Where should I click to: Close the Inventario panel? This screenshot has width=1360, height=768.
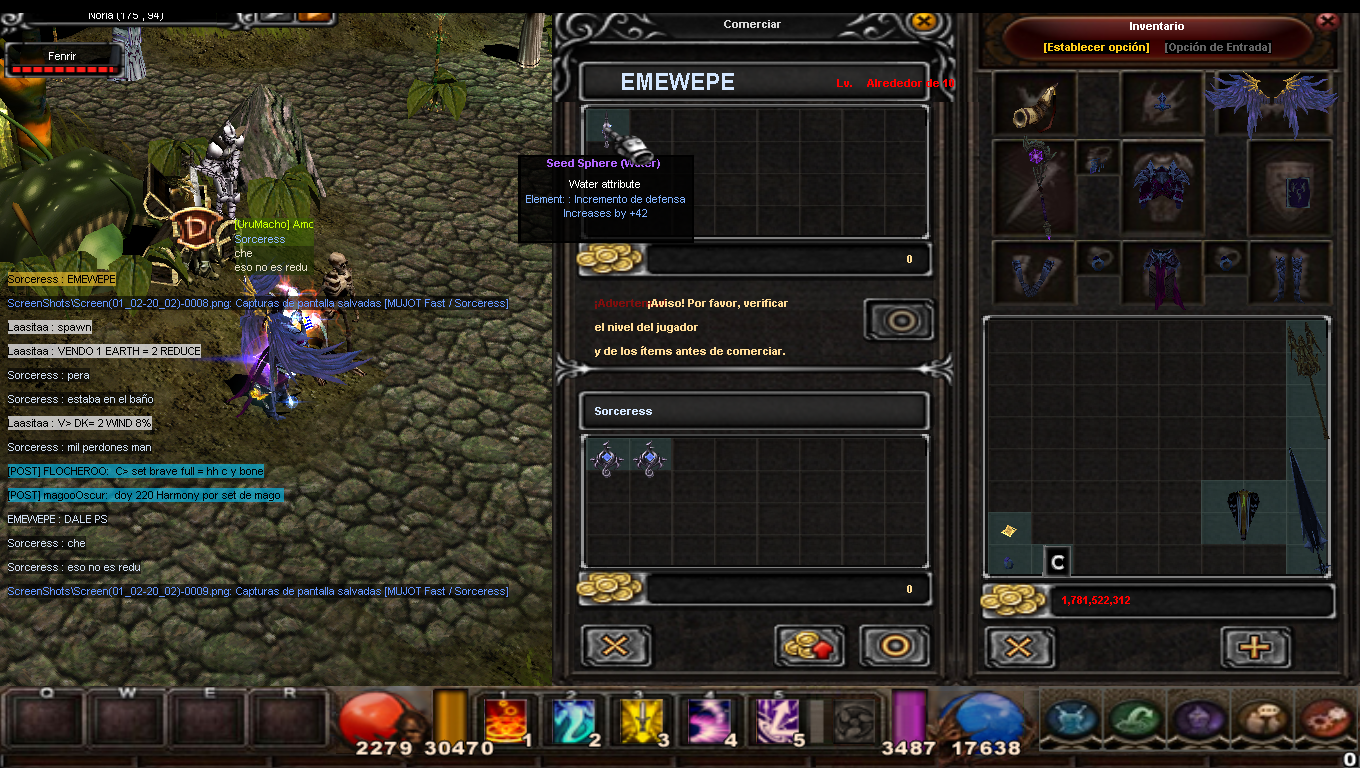[1328, 20]
